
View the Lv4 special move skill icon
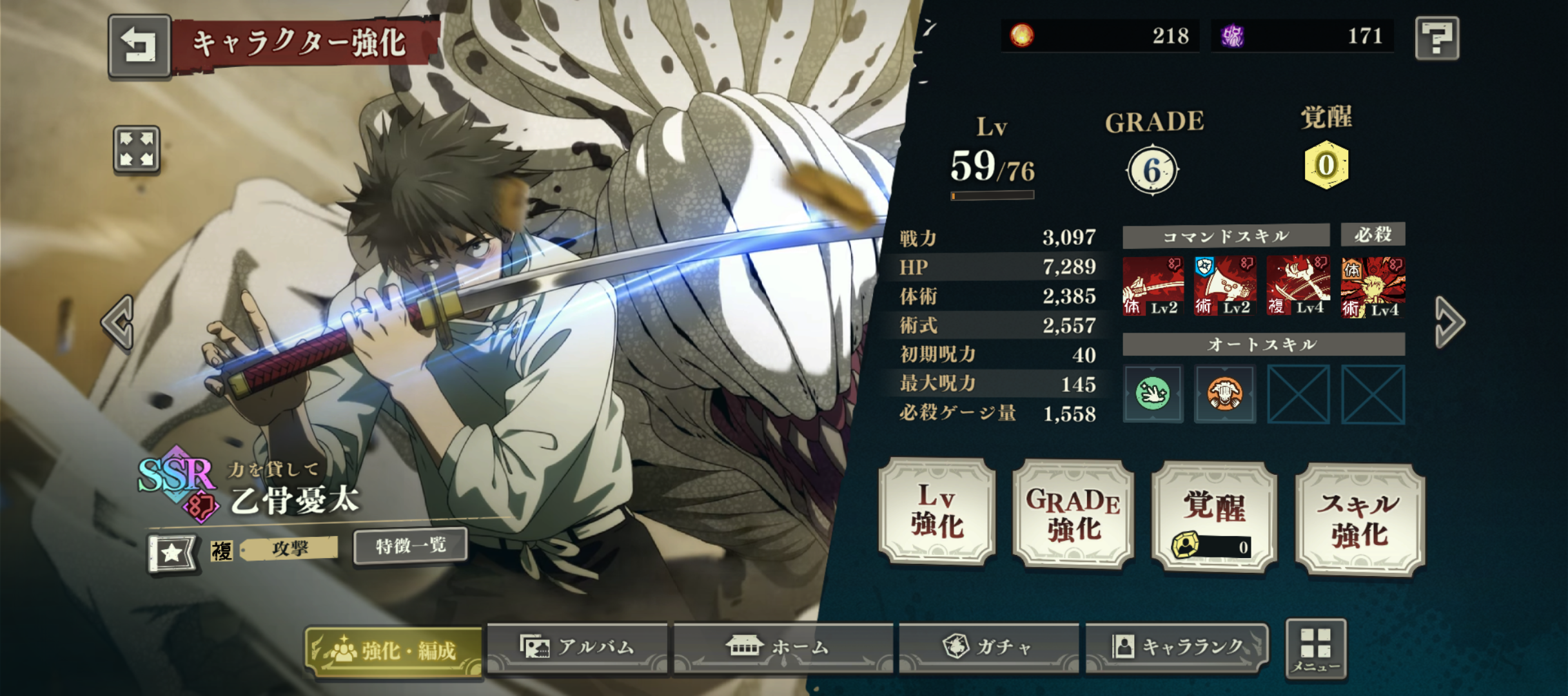pos(1373,287)
